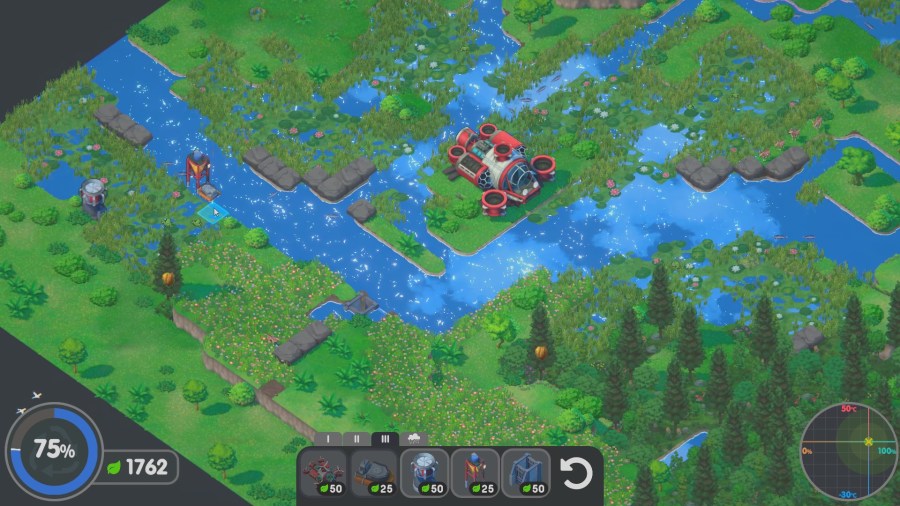Choose the dark grey building on orange base
The width and height of the screenshot is (900, 506).
pos(373,472)
